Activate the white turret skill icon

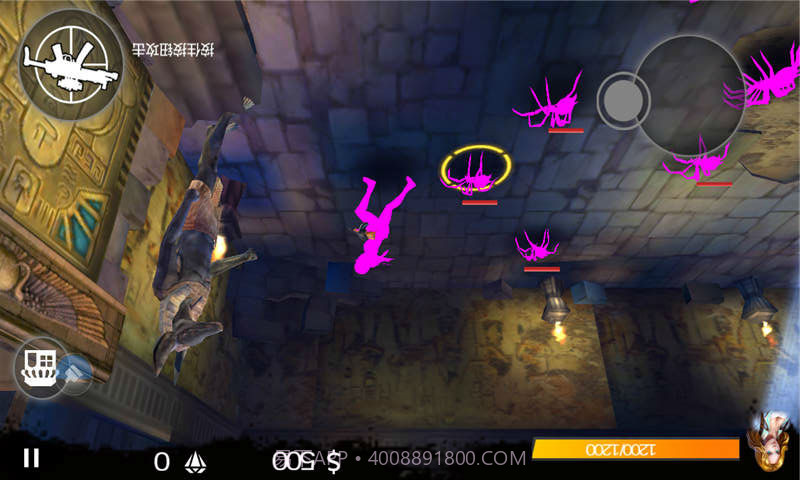(41, 367)
